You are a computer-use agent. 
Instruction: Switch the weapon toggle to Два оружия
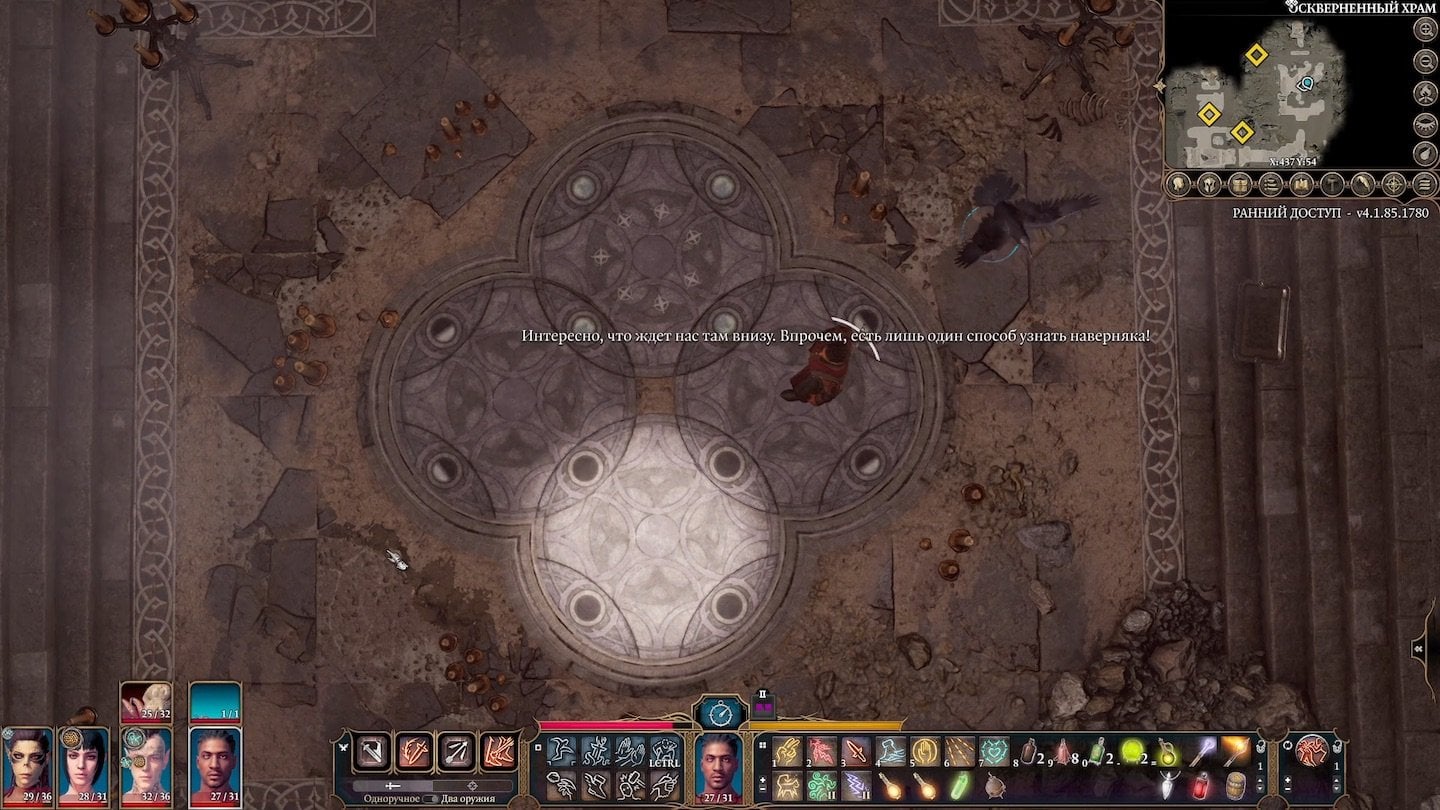pyautogui.click(x=432, y=798)
